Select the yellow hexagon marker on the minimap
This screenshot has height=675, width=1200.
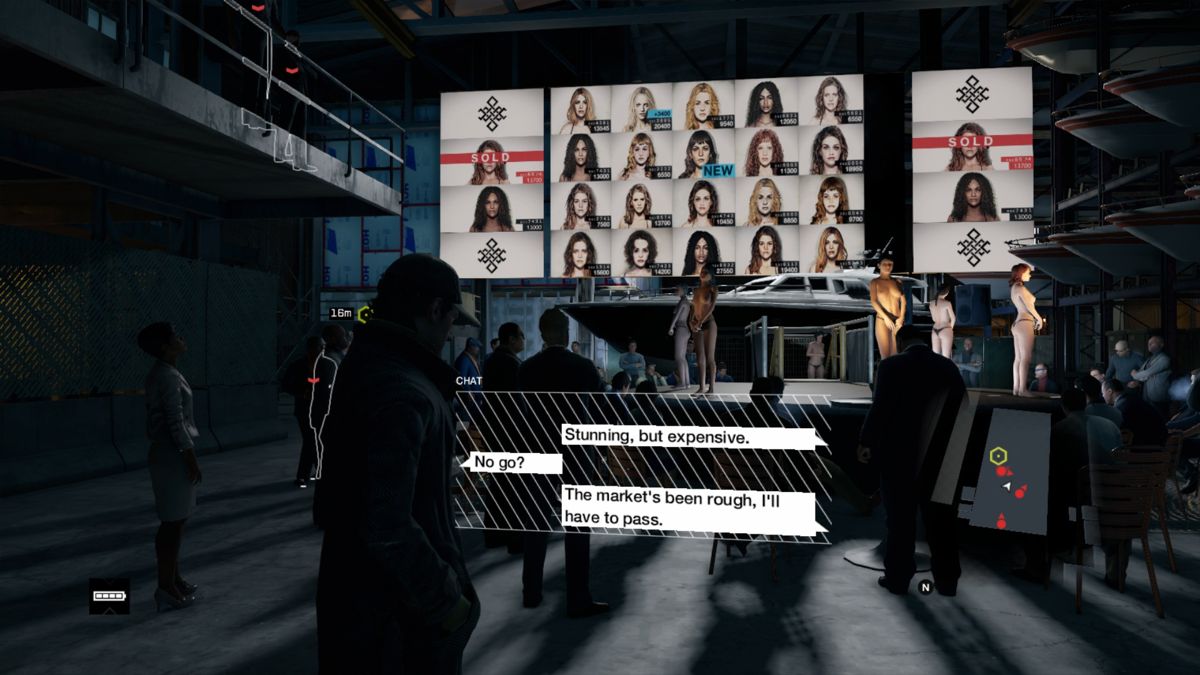coord(997,456)
